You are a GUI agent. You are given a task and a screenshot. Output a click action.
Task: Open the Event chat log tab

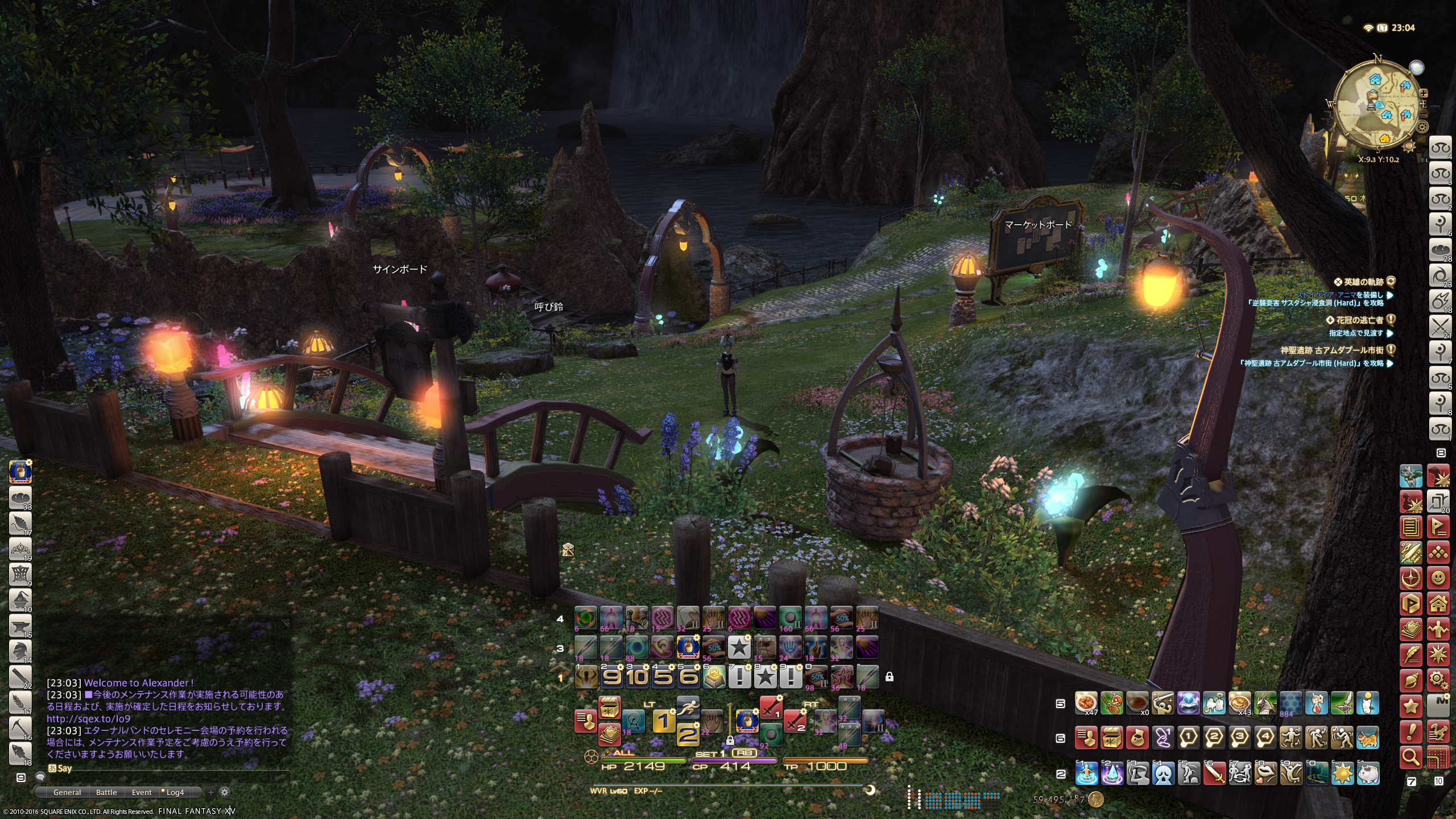point(142,792)
